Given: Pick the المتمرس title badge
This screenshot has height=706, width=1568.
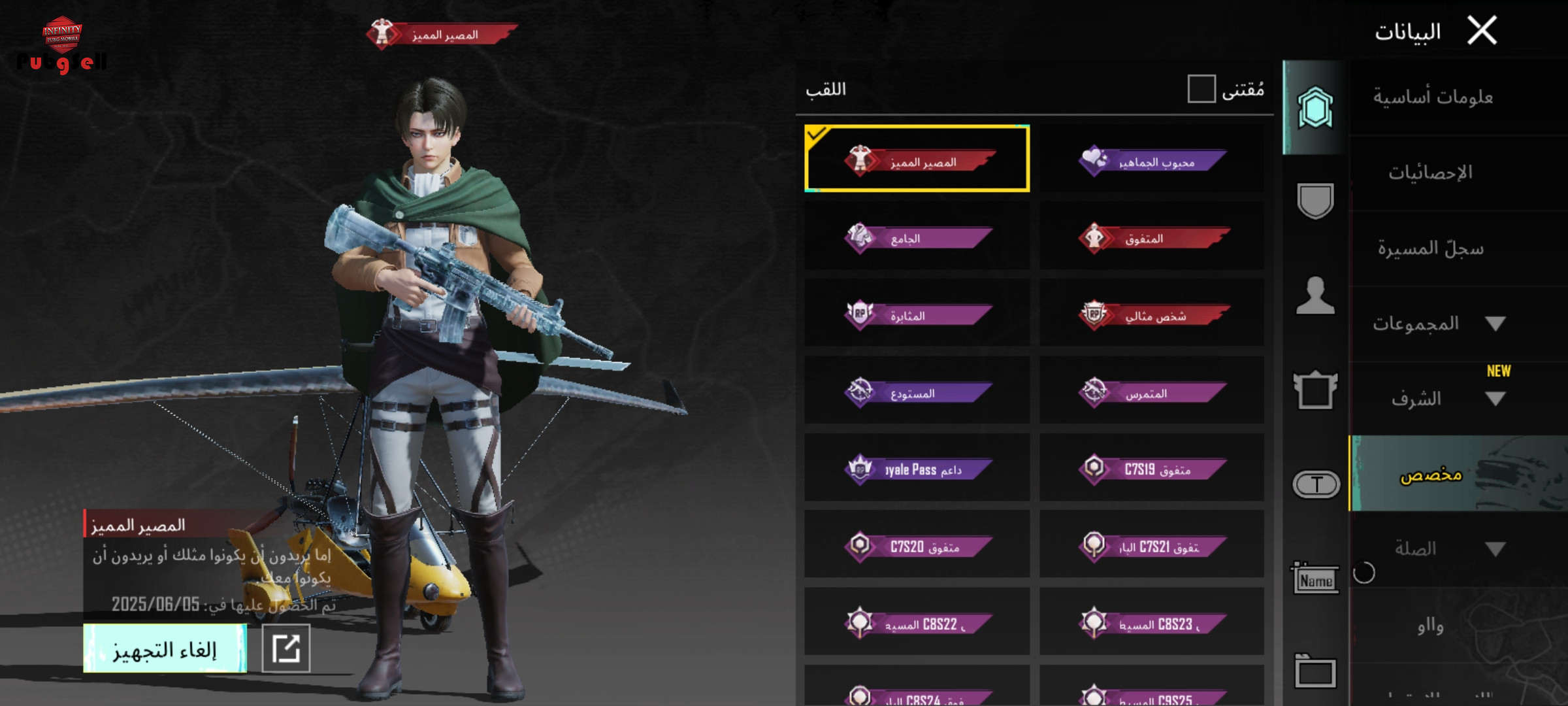Looking at the screenshot, I should click(1152, 392).
